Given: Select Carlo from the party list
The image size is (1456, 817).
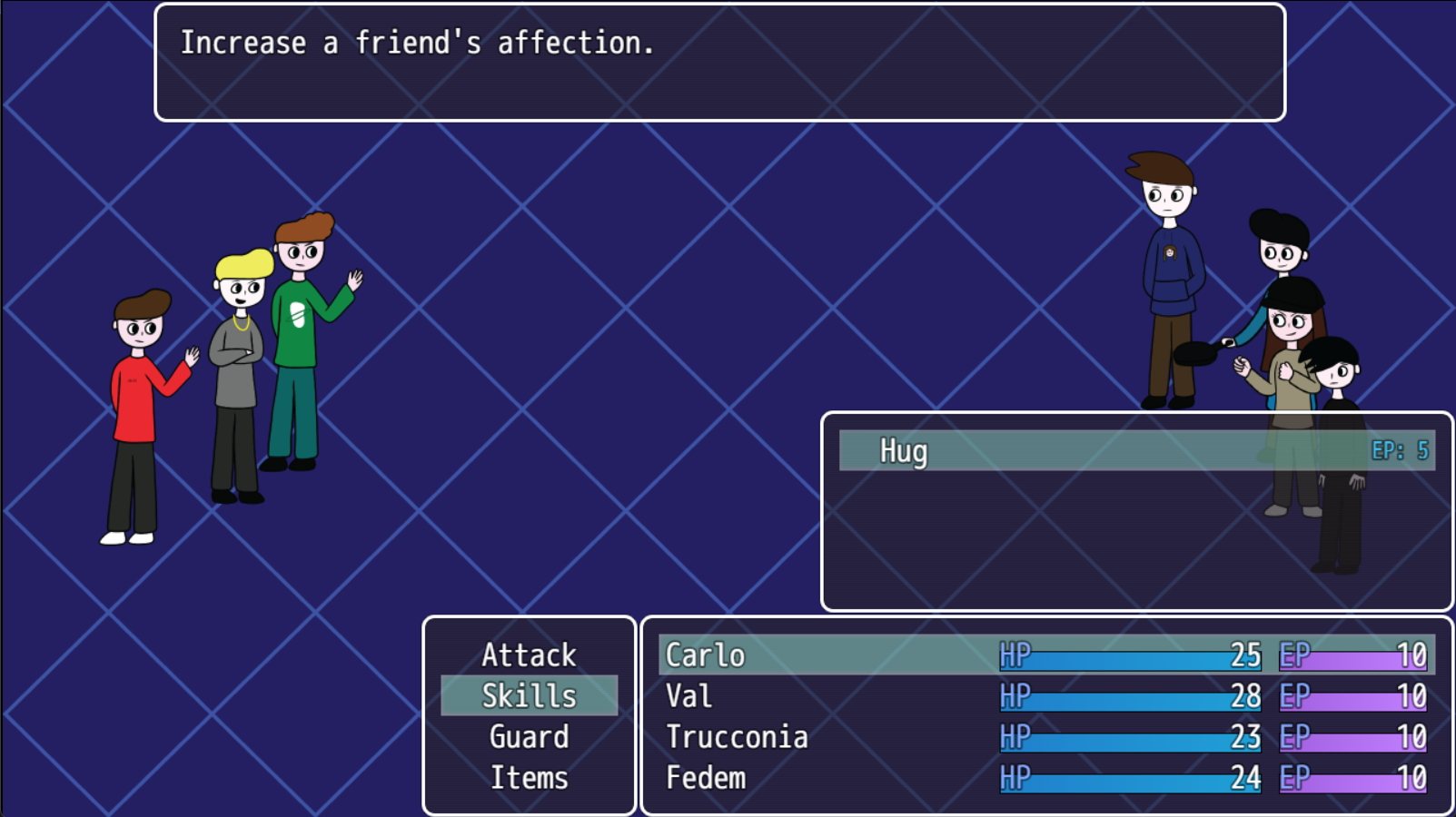Looking at the screenshot, I should click(x=704, y=655).
